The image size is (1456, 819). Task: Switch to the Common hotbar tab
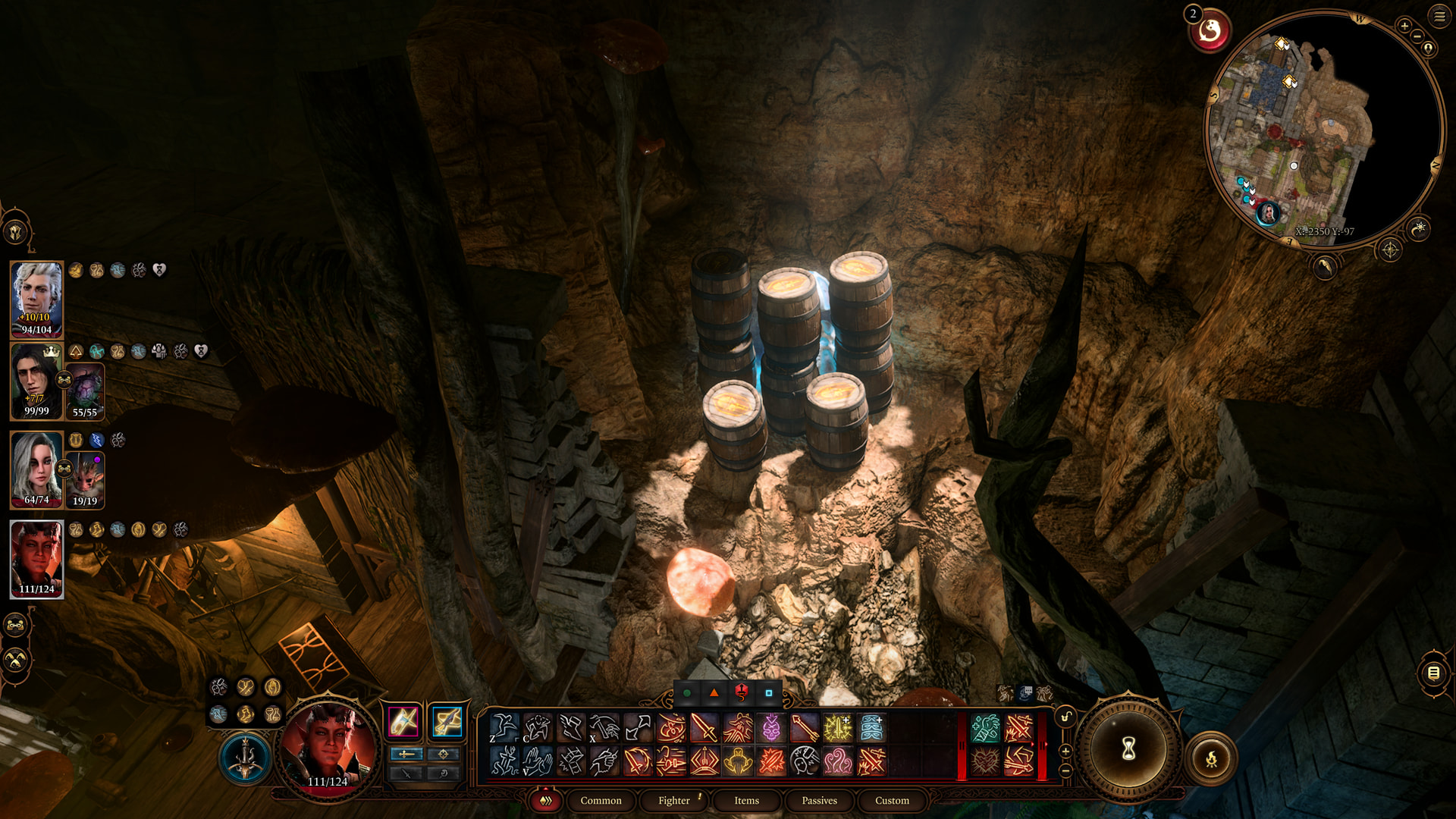point(601,800)
